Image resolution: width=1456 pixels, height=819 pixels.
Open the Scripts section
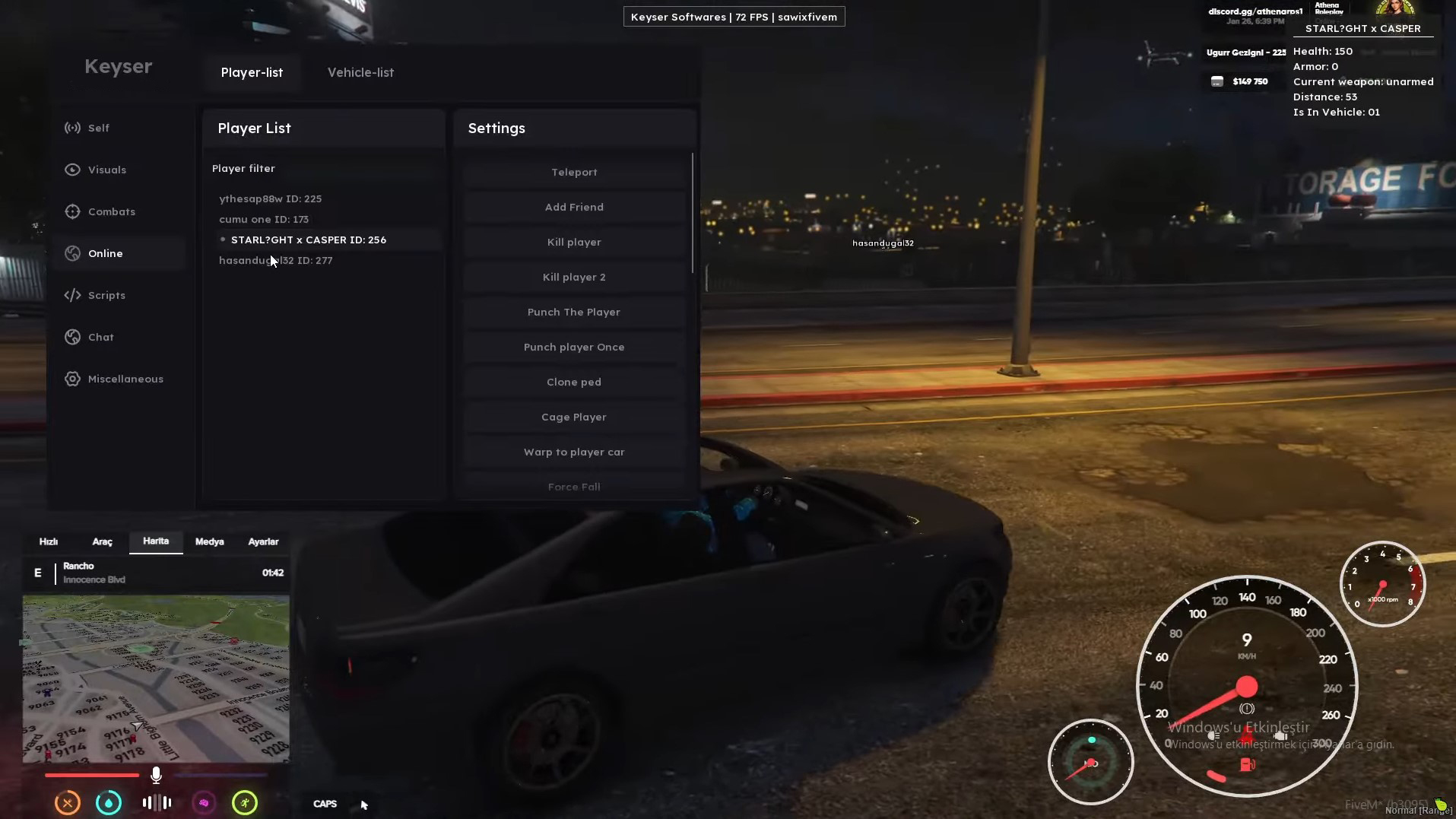click(106, 295)
